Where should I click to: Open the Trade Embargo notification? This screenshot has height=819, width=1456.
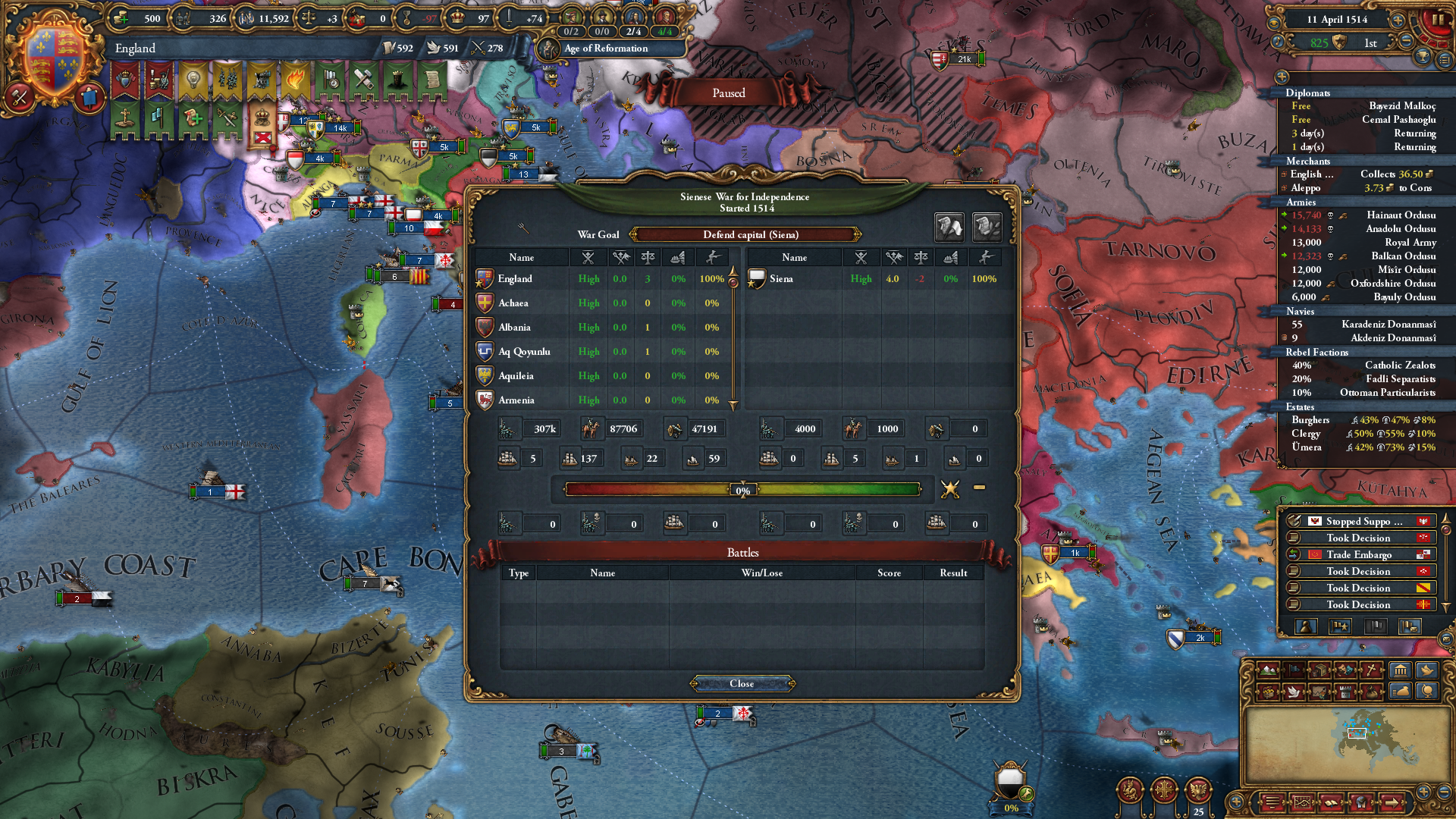pos(1360,554)
